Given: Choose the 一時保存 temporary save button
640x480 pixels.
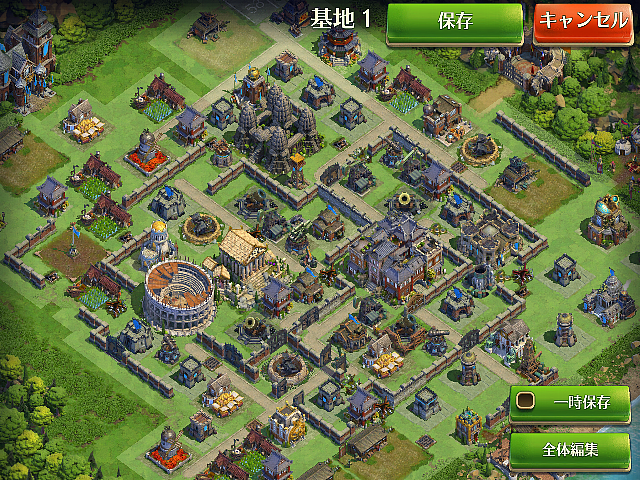Looking at the screenshot, I should (570, 405).
